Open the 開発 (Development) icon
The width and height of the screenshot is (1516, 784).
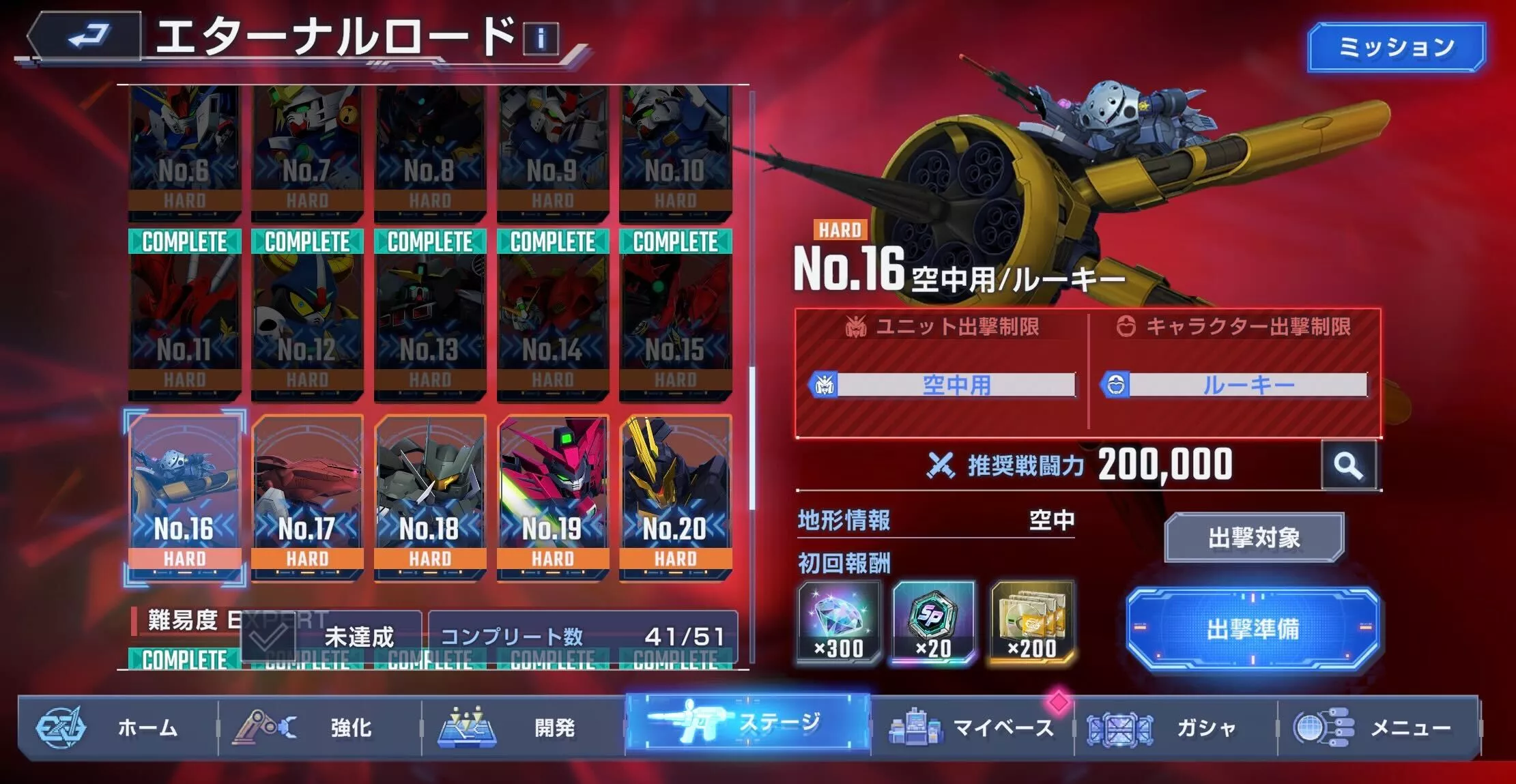click(x=464, y=728)
